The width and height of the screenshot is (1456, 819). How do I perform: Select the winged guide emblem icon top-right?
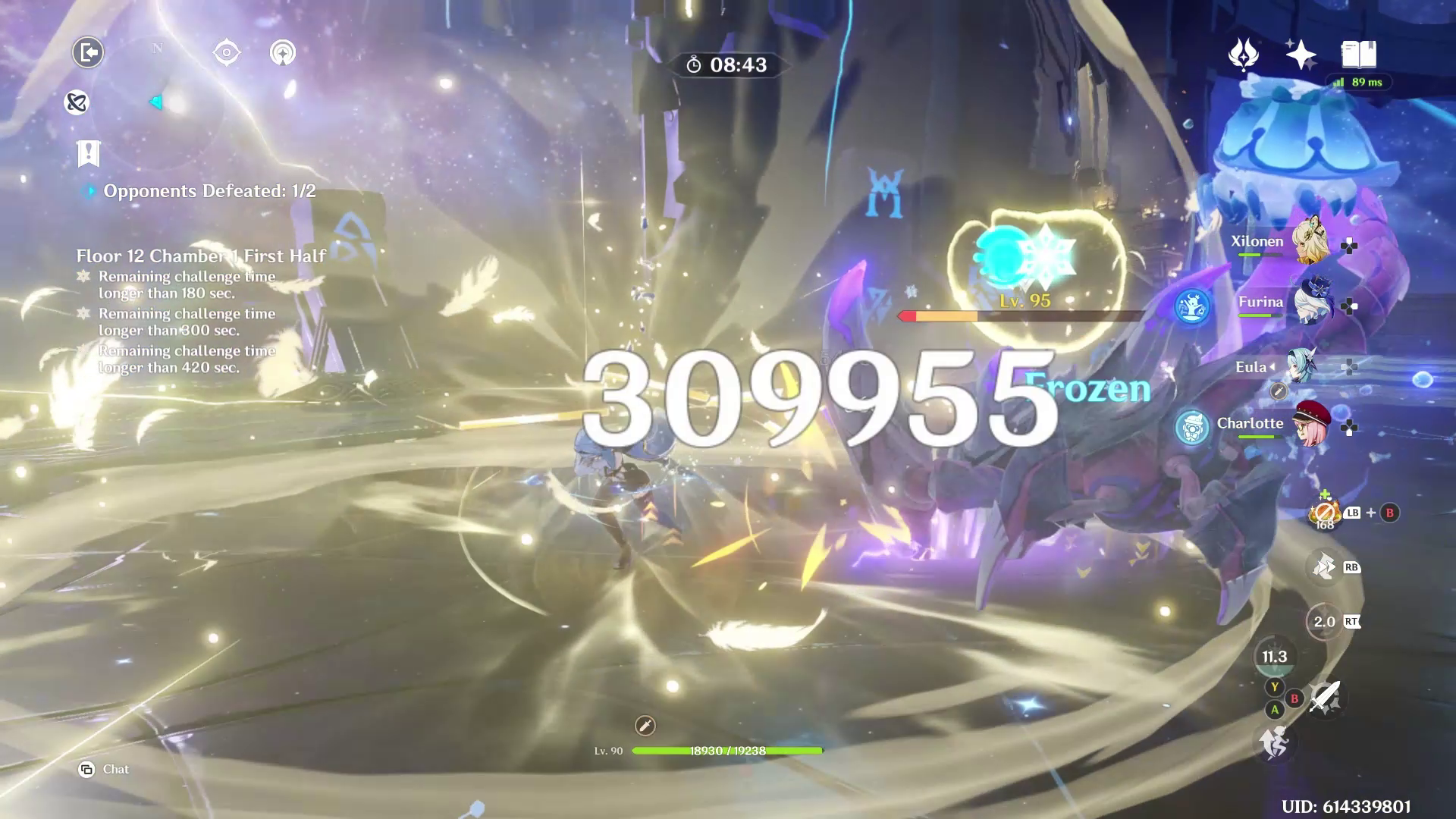tap(1242, 55)
